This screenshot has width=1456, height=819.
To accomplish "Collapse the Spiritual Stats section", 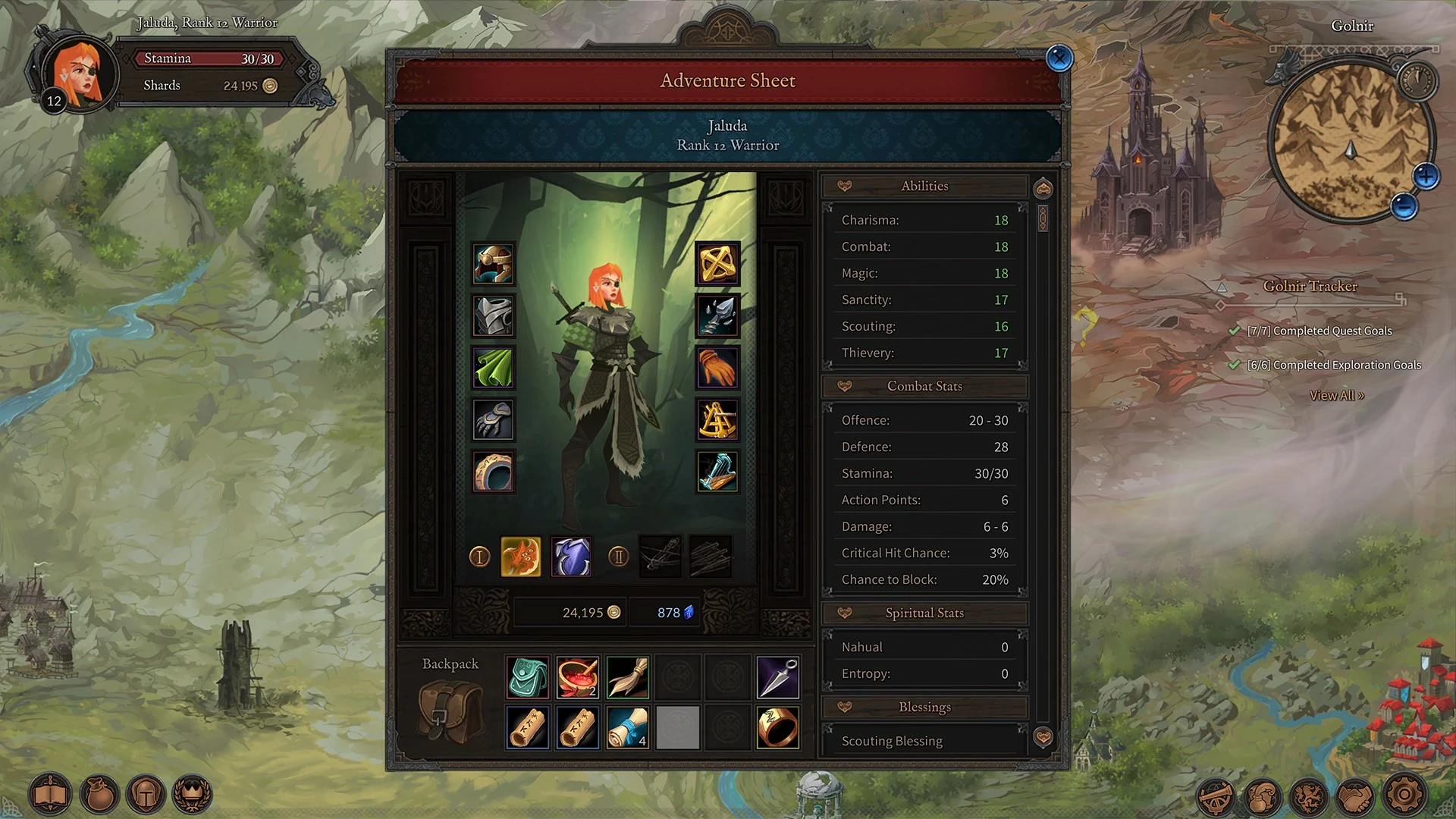I will pos(924,613).
